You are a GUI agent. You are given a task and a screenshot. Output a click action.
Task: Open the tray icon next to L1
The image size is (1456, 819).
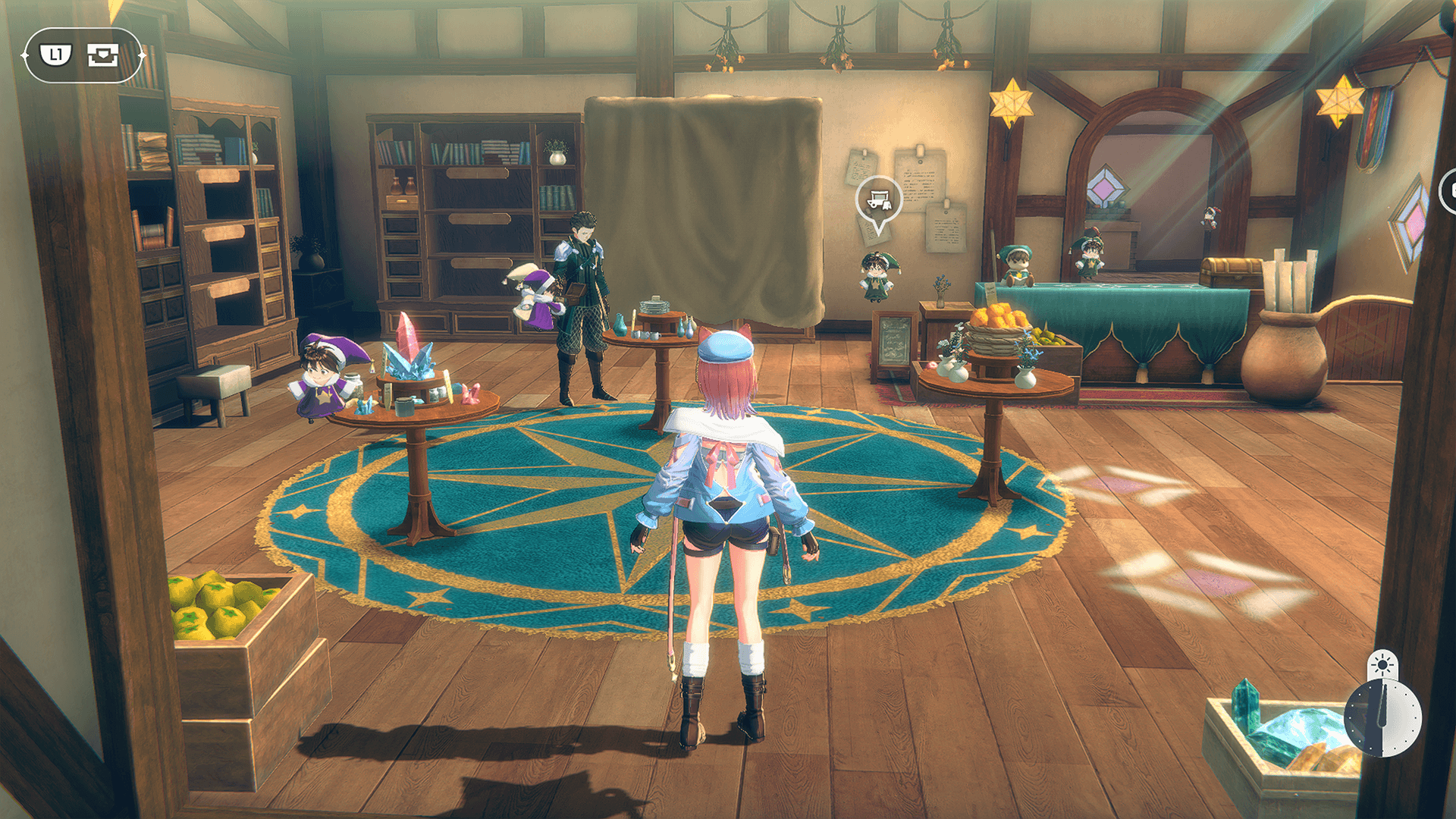(x=102, y=55)
